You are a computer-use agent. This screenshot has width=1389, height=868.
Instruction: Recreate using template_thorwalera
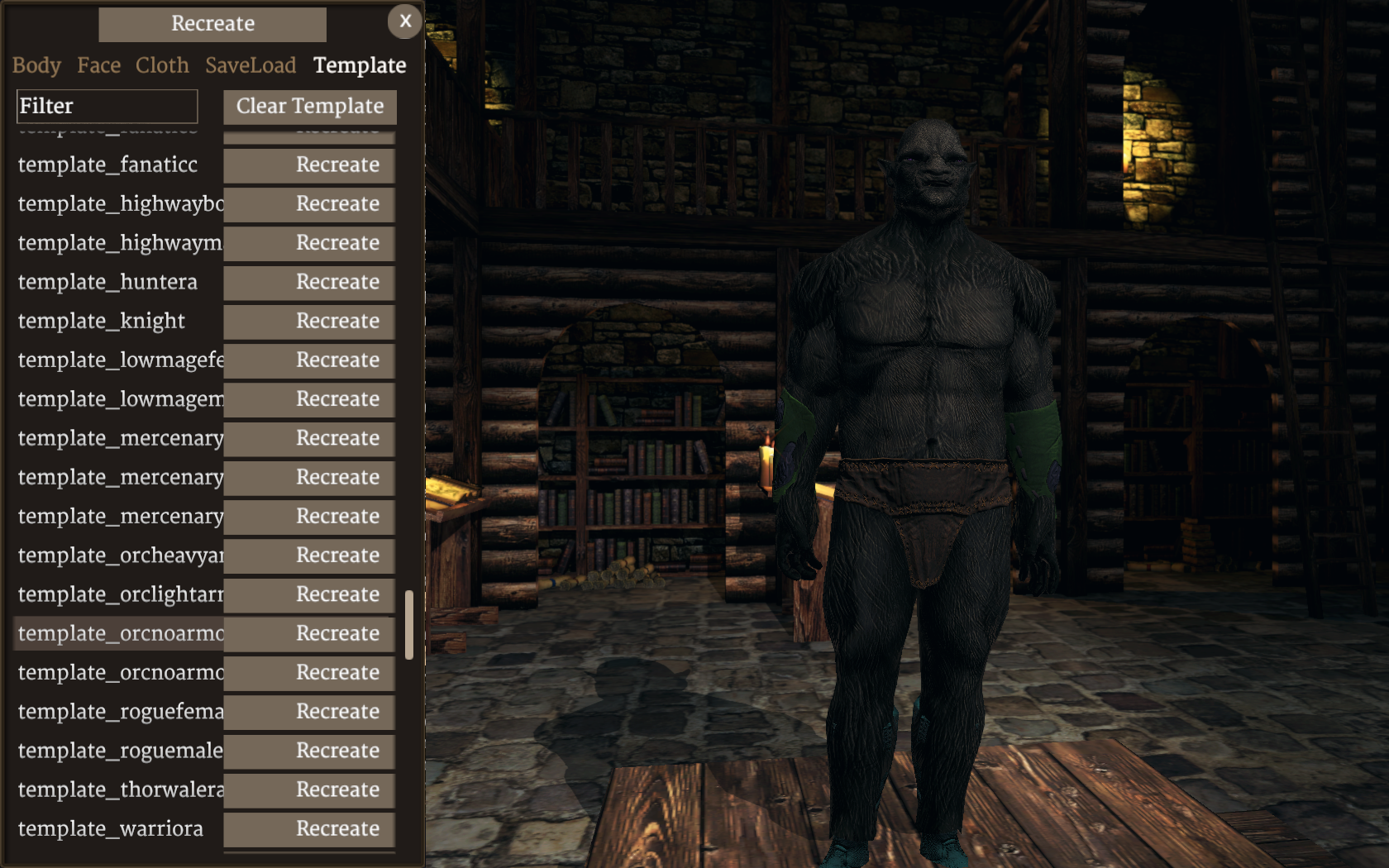[x=309, y=790]
